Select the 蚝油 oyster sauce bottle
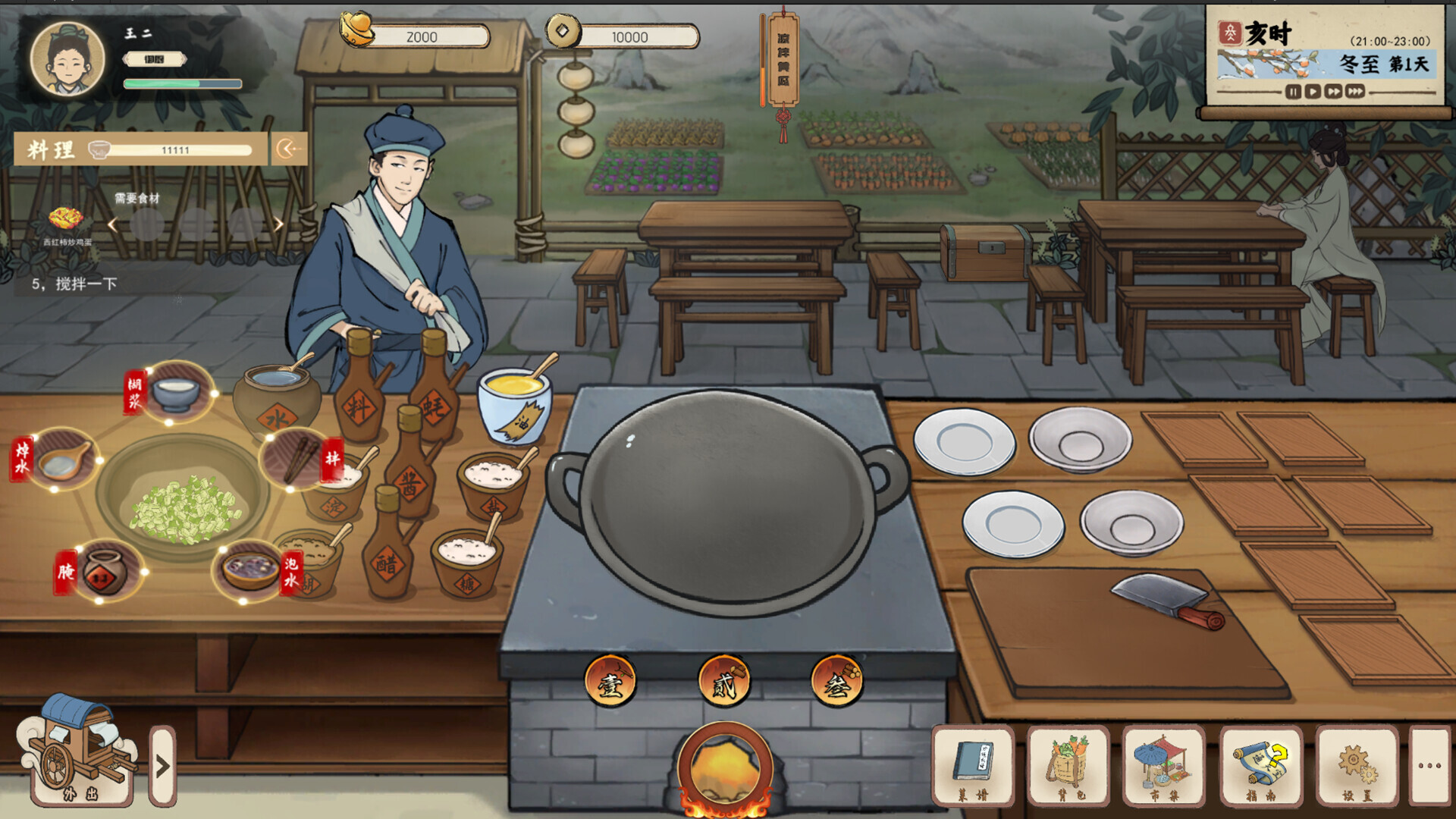This screenshot has height=819, width=1456. pyautogui.click(x=435, y=409)
